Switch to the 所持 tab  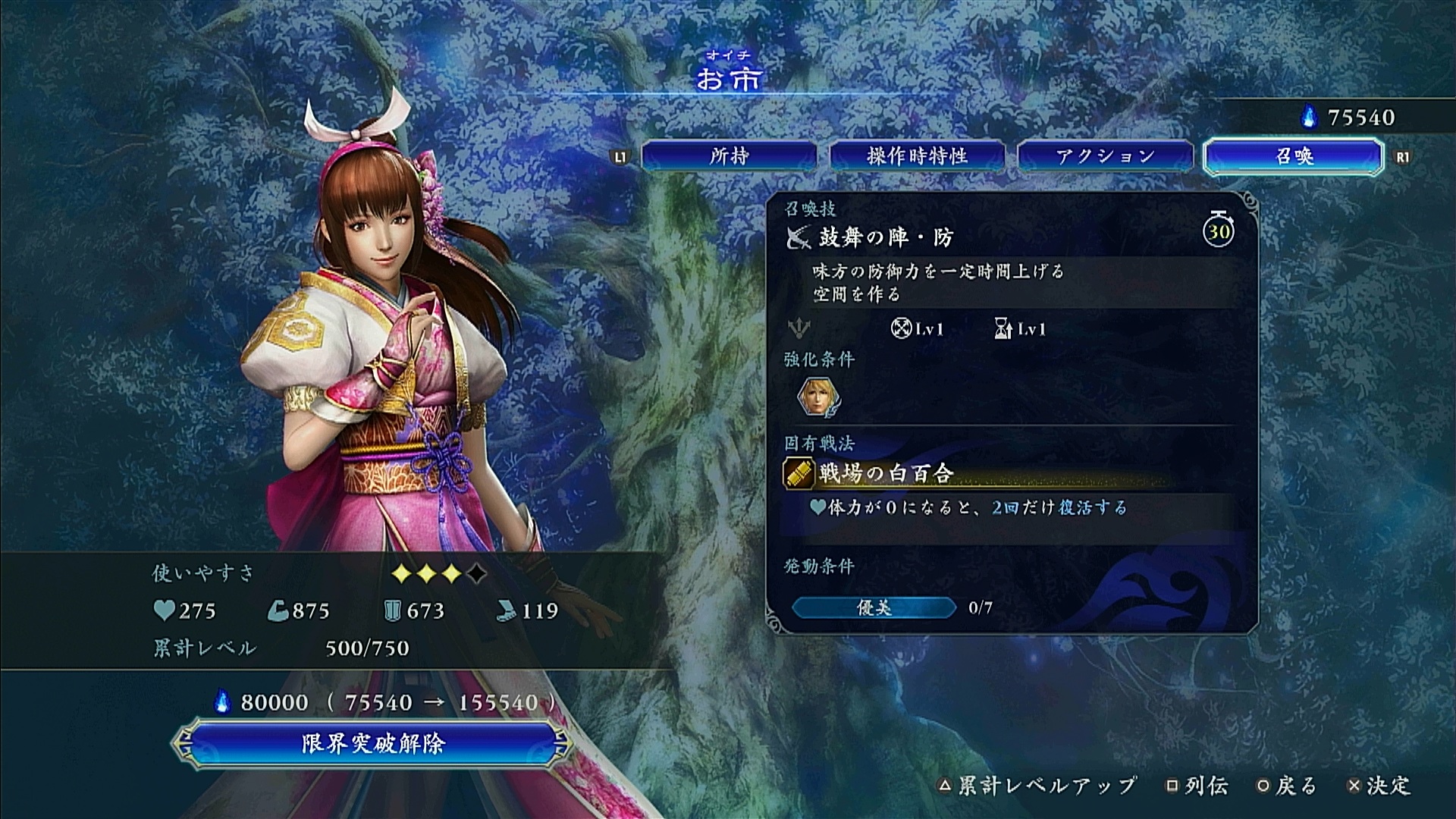pos(729,156)
